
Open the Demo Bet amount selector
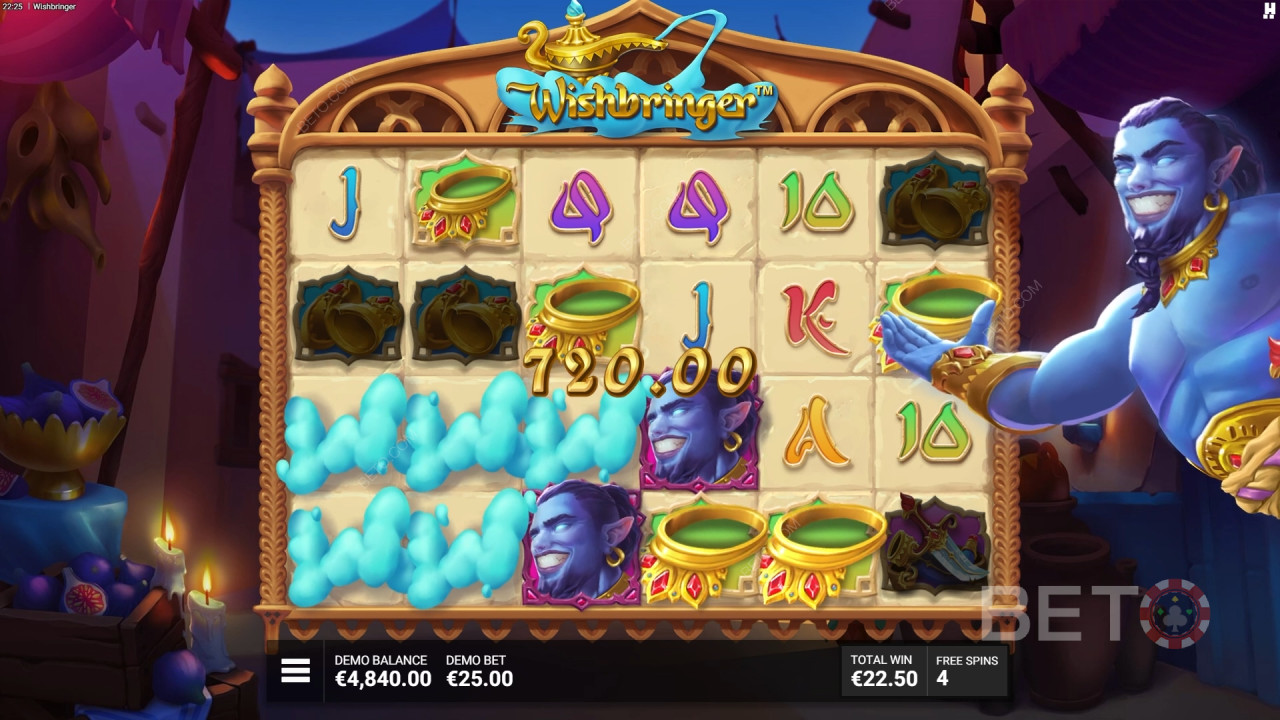[x=479, y=671]
